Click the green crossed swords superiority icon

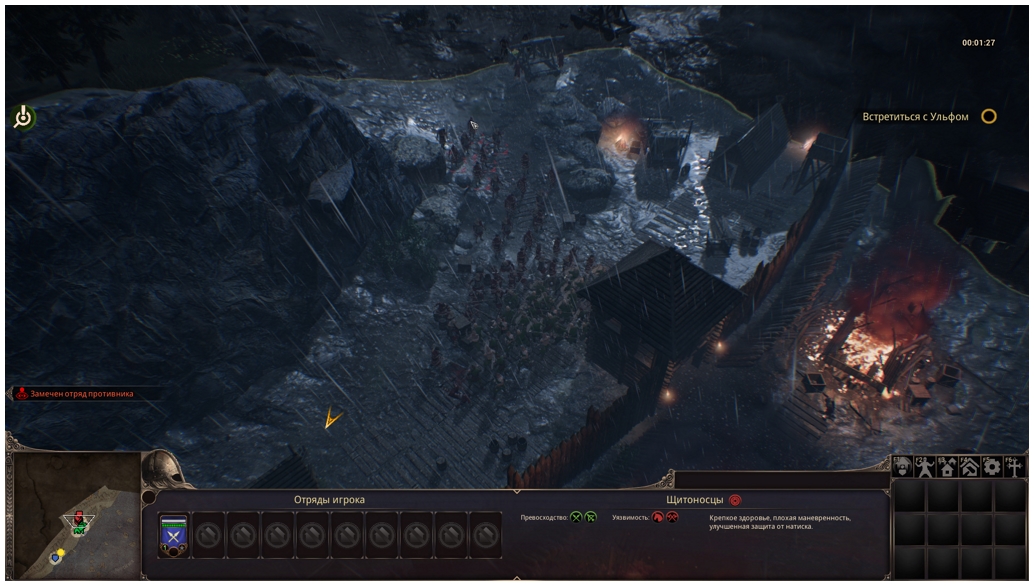[576, 517]
